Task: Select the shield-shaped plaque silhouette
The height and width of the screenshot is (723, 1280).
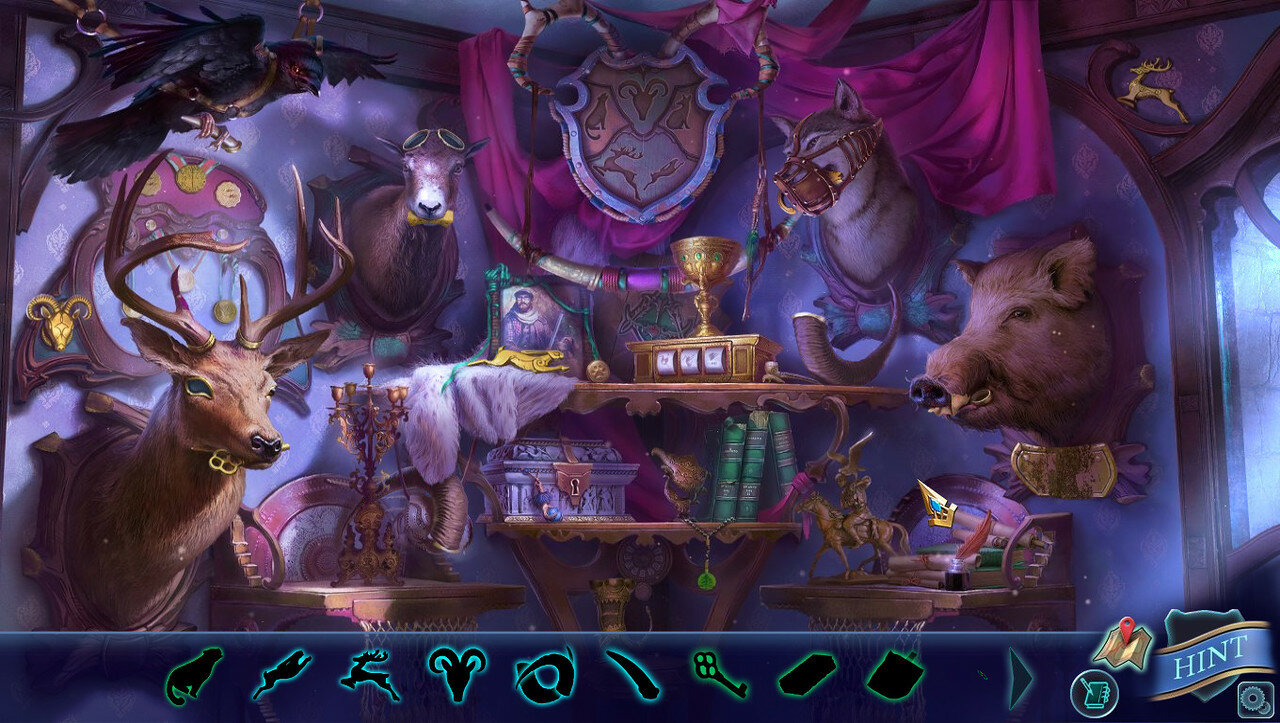Action: point(894,675)
